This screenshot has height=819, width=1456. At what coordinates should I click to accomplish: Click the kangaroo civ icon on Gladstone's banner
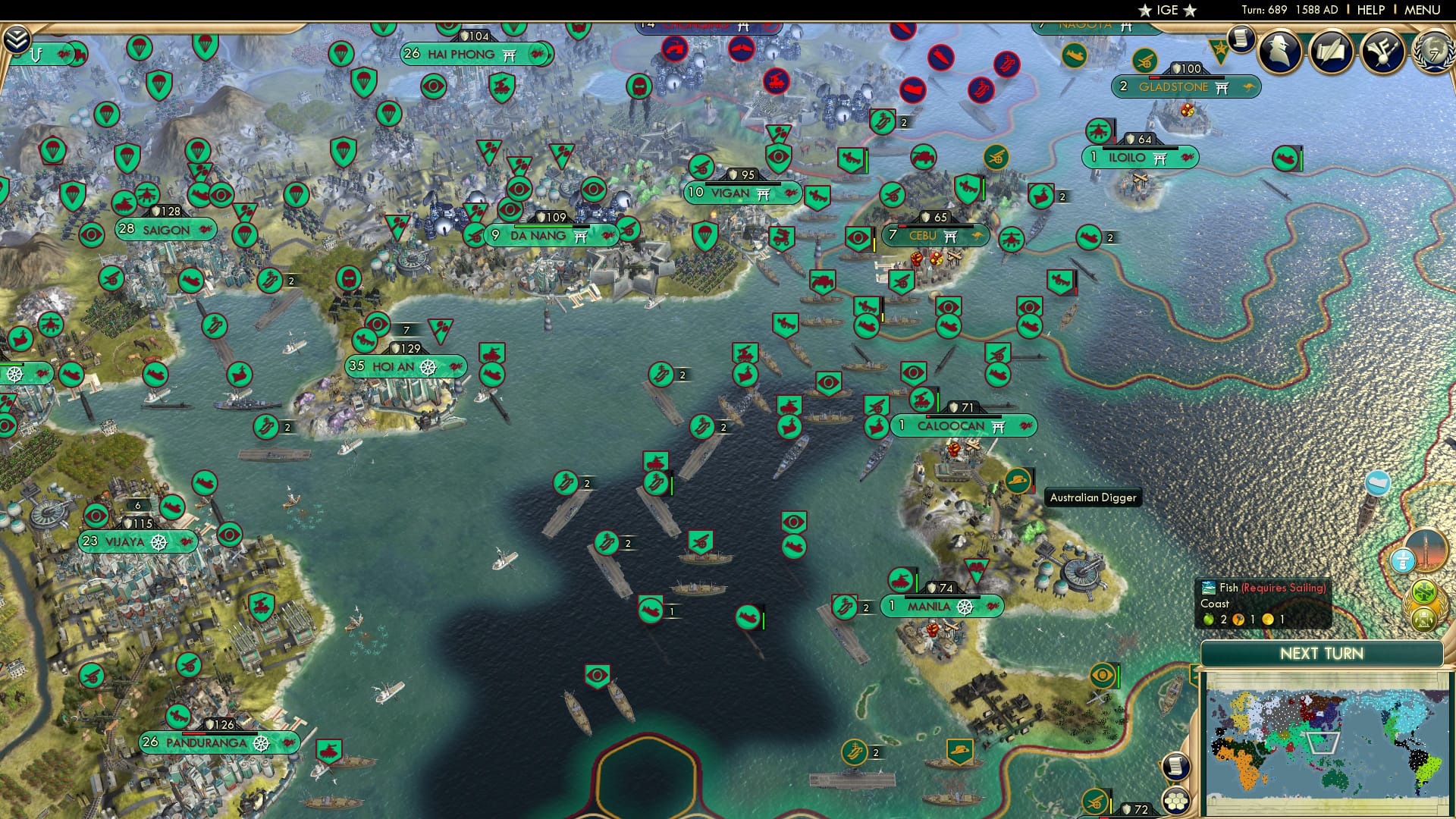1249,87
